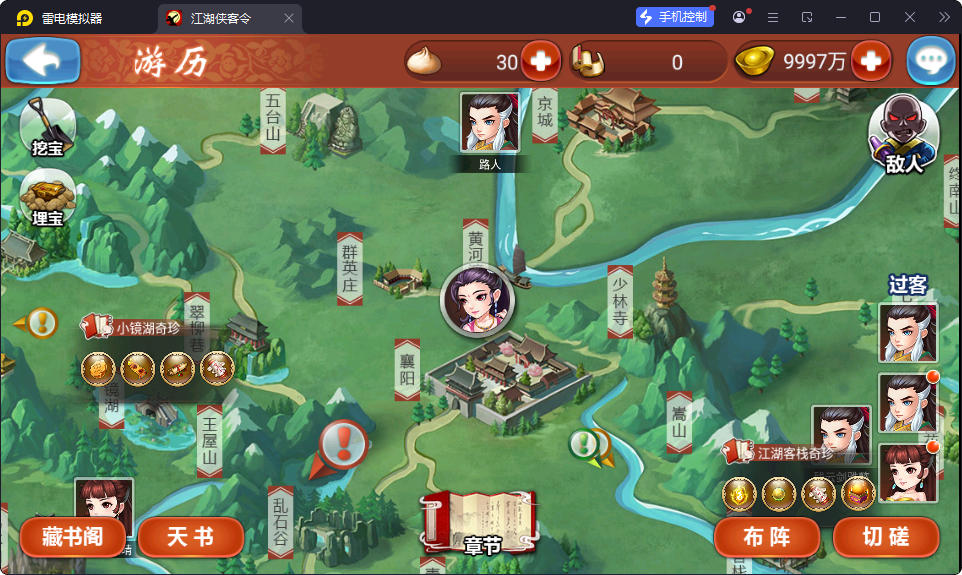Select the first 过客 portrait
Screen dimensions: 962x575
pos(908,333)
